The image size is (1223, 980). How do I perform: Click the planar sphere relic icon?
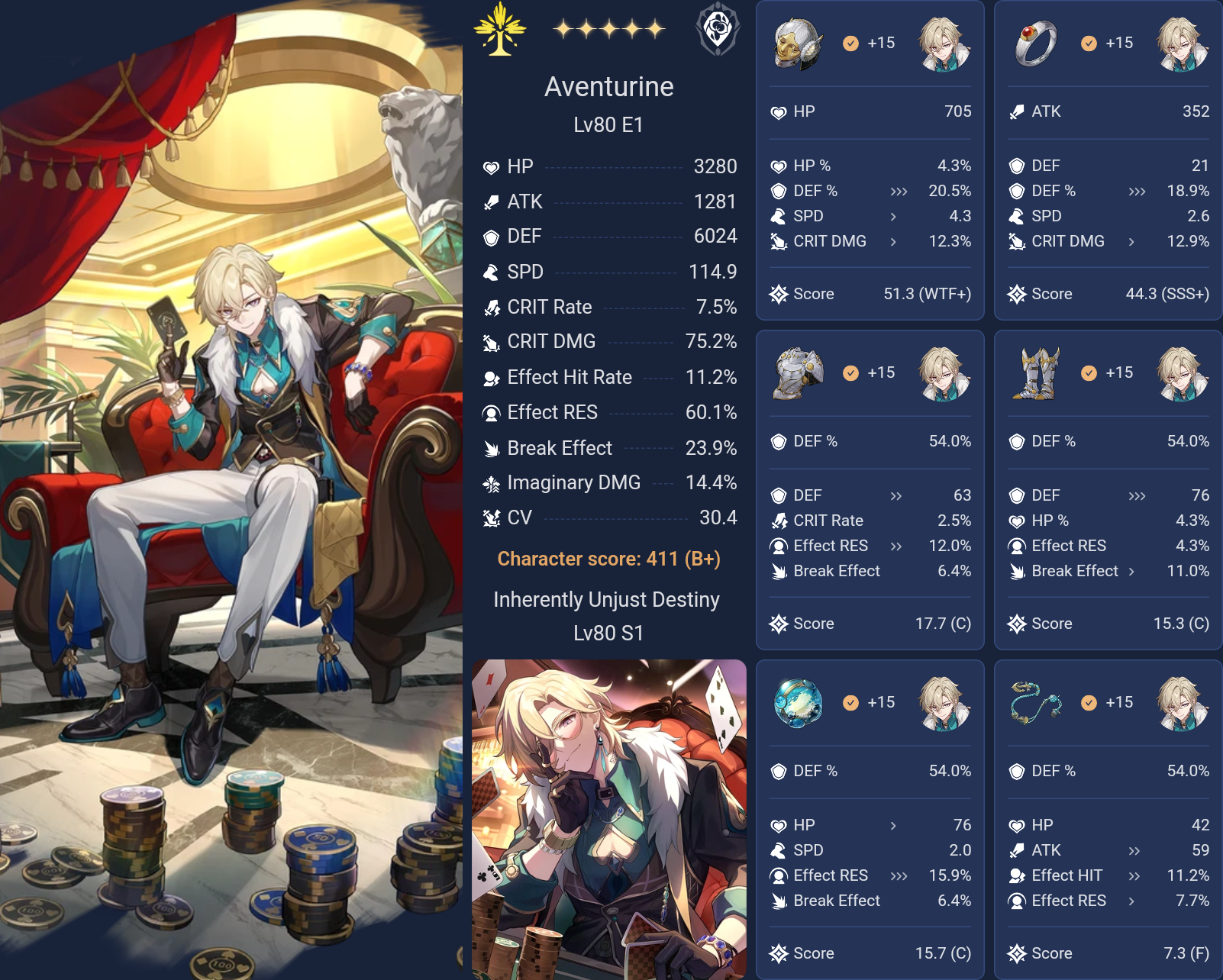click(795, 702)
